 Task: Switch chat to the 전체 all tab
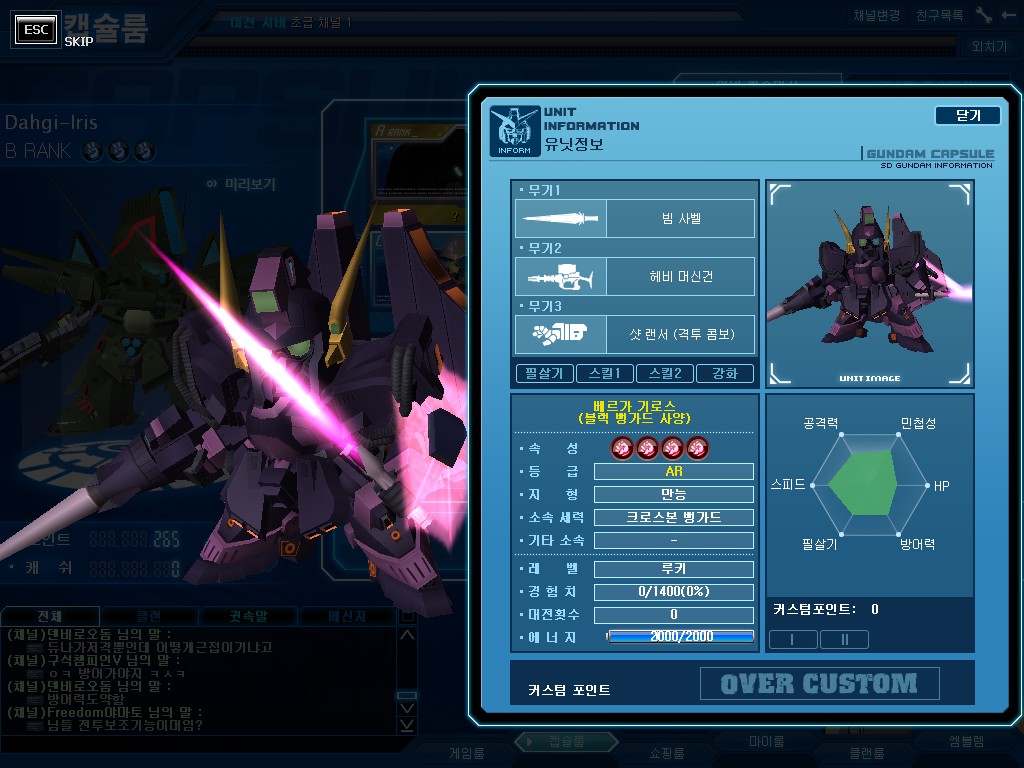(x=50, y=616)
